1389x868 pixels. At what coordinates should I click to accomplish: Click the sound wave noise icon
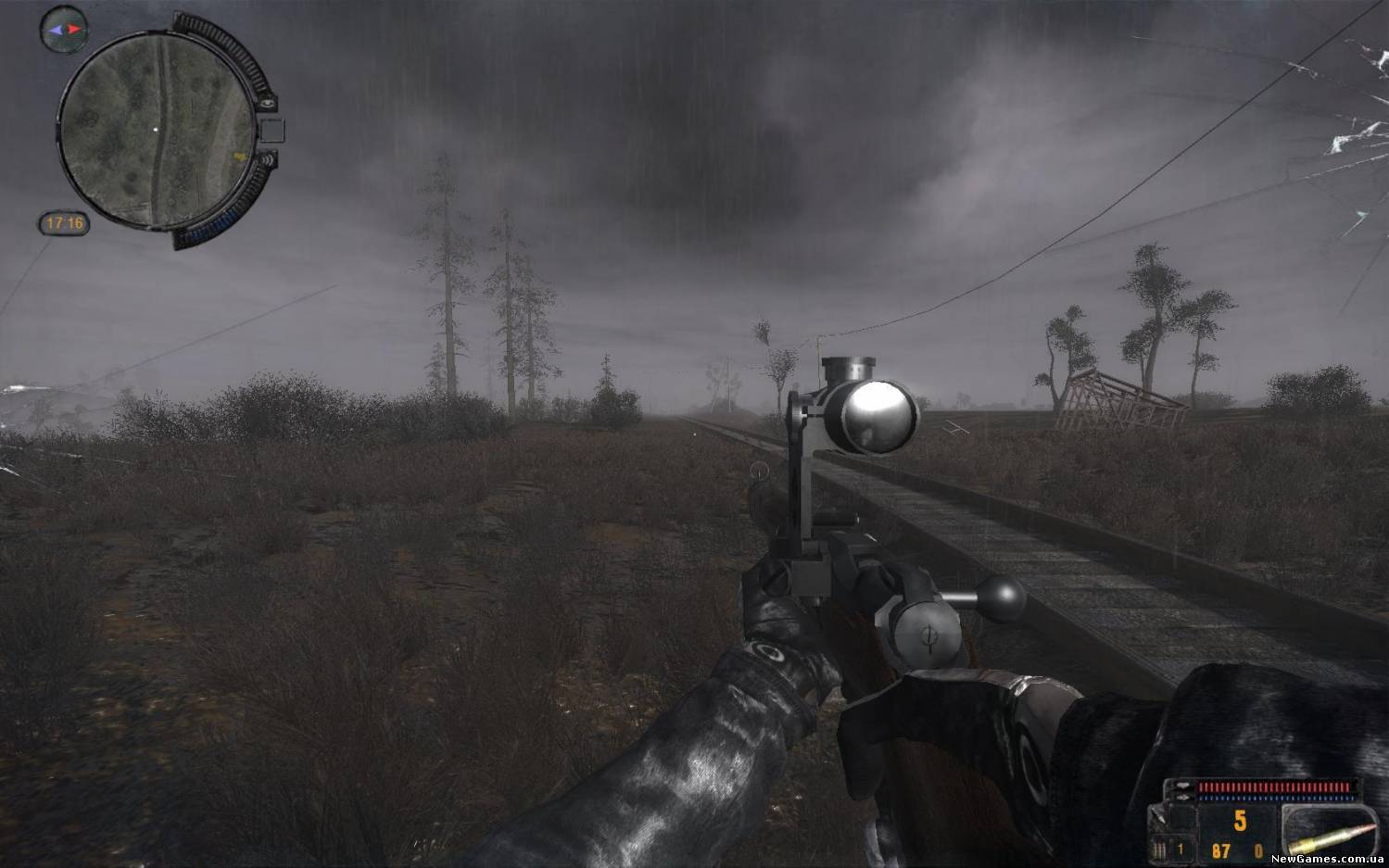pos(269,159)
